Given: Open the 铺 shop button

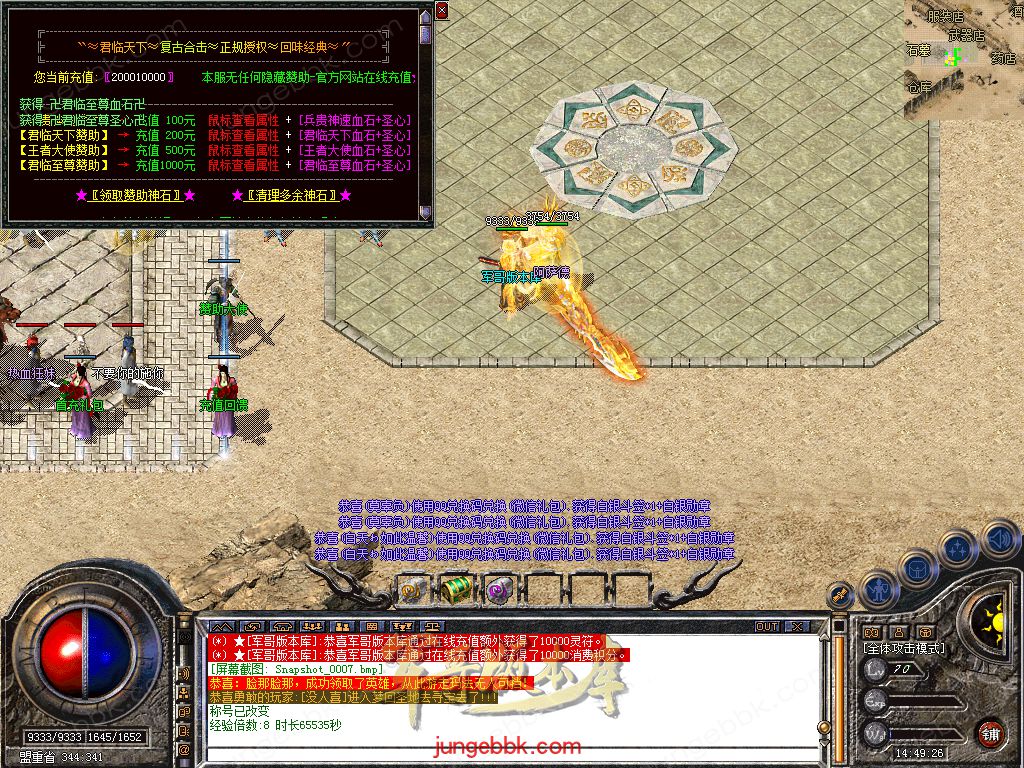Looking at the screenshot, I should point(990,733).
